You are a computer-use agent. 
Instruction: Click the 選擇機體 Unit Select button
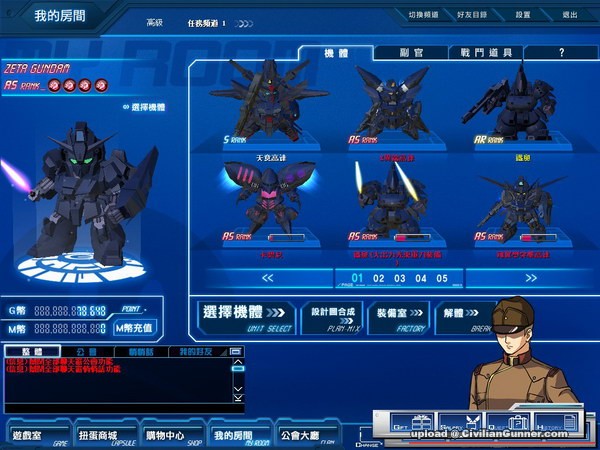244,316
